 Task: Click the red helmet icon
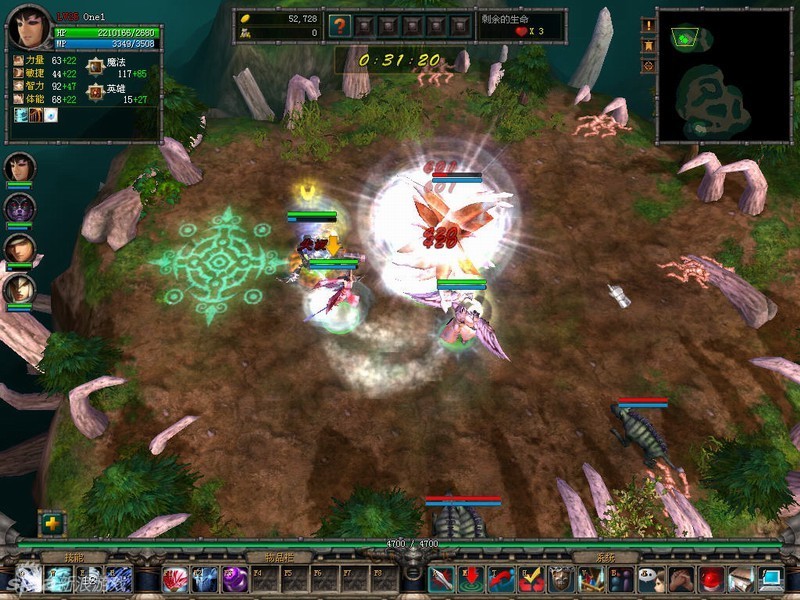click(712, 579)
